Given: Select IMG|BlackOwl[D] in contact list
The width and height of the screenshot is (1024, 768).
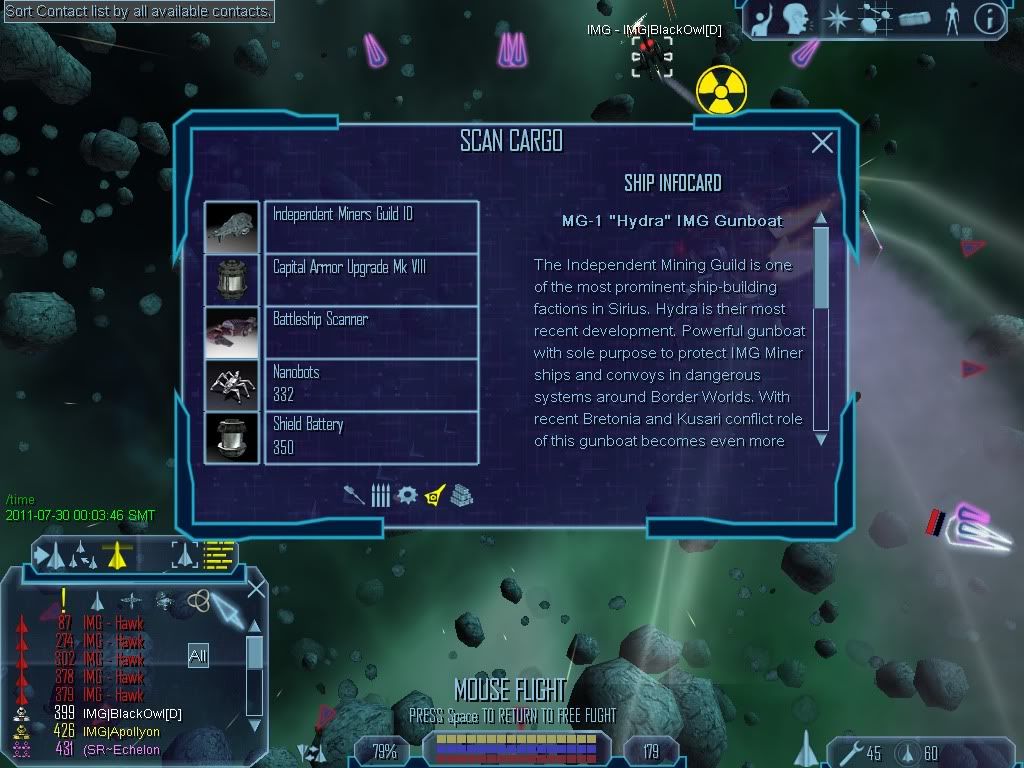Looking at the screenshot, I should pyautogui.click(x=131, y=714).
